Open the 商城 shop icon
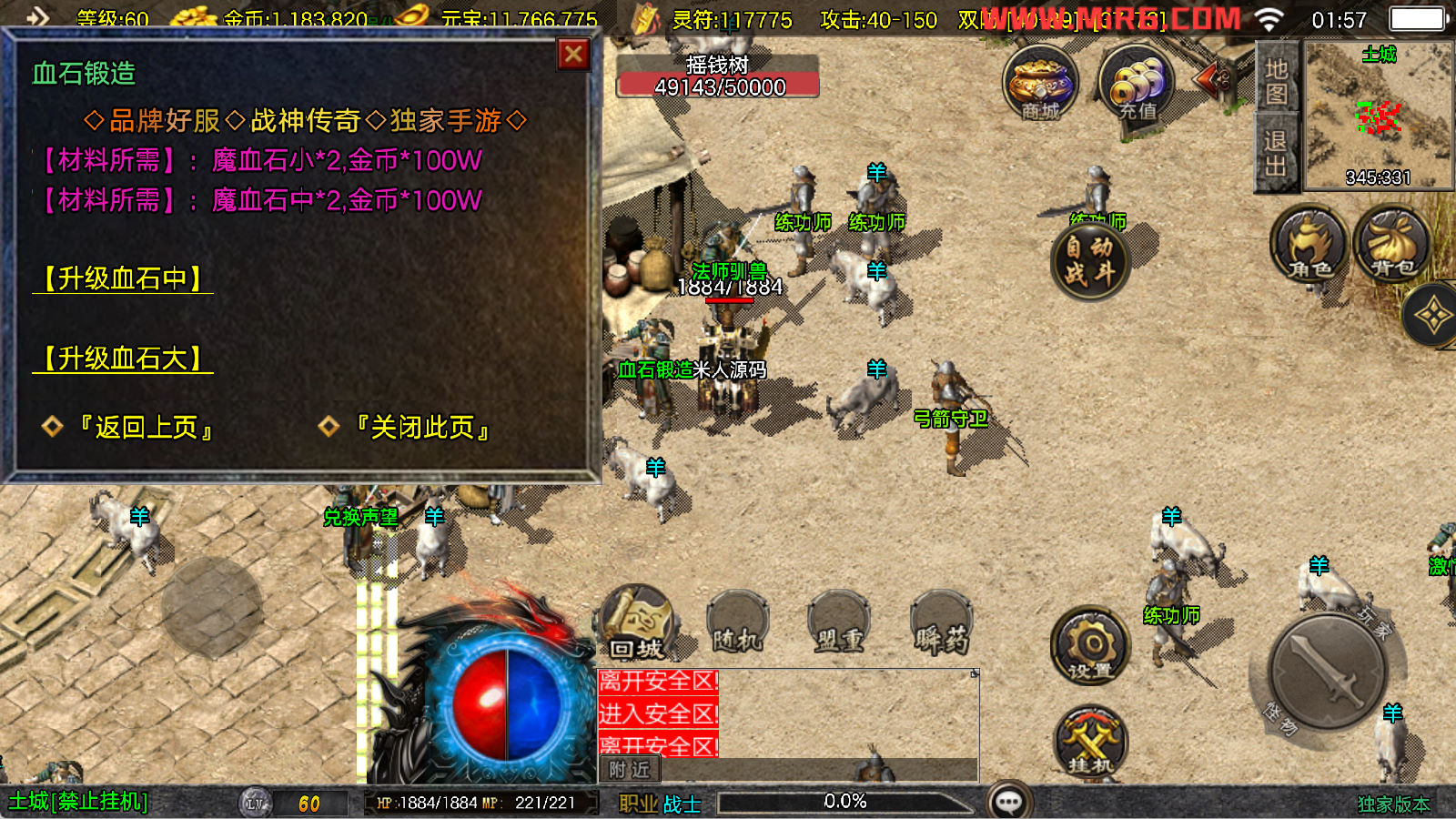1456x819 pixels. [x=1040, y=84]
